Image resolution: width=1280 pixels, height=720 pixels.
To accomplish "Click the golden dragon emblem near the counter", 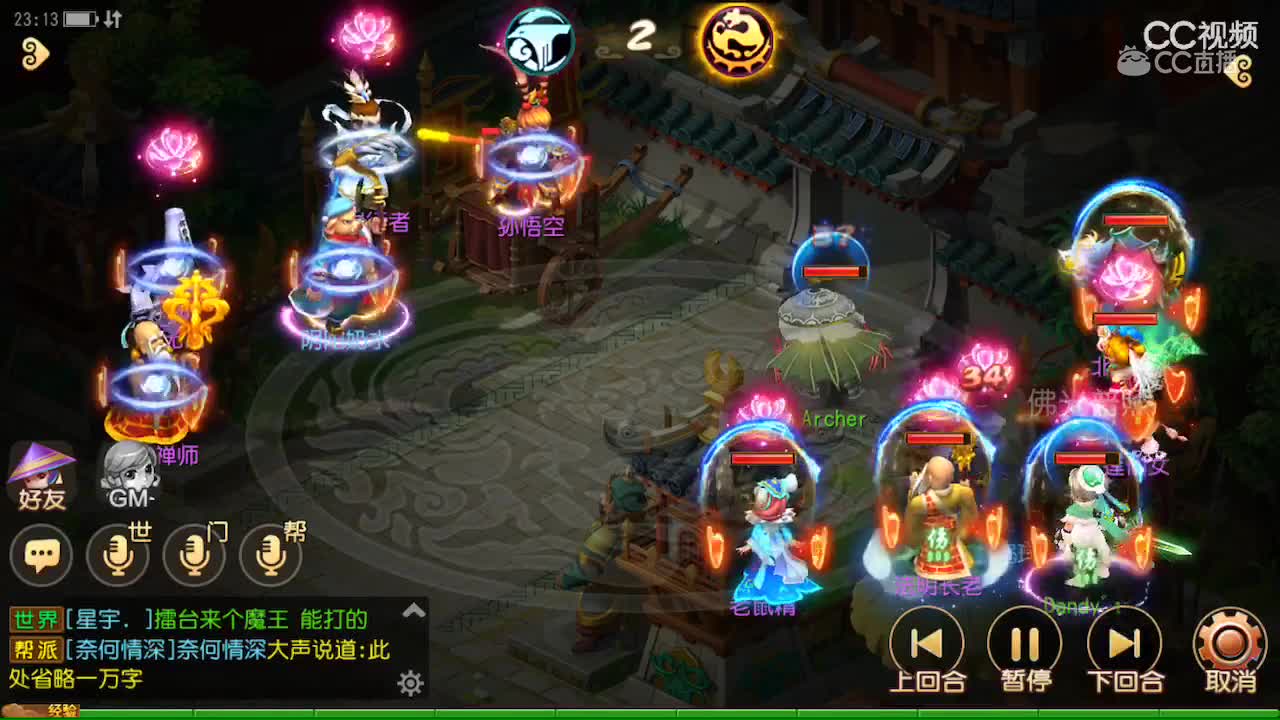I will pos(738,42).
